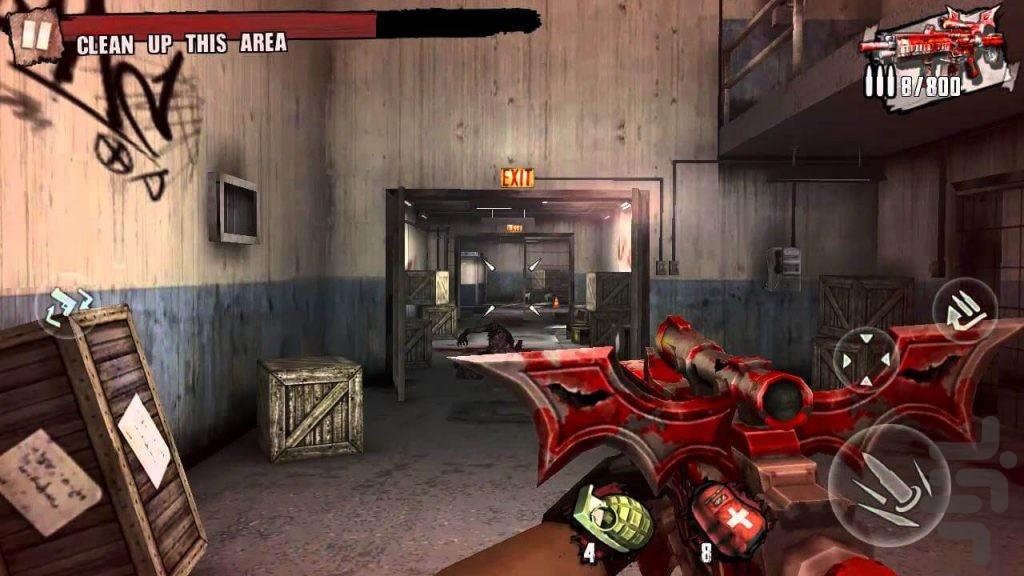Use the red medkit item

point(727,519)
